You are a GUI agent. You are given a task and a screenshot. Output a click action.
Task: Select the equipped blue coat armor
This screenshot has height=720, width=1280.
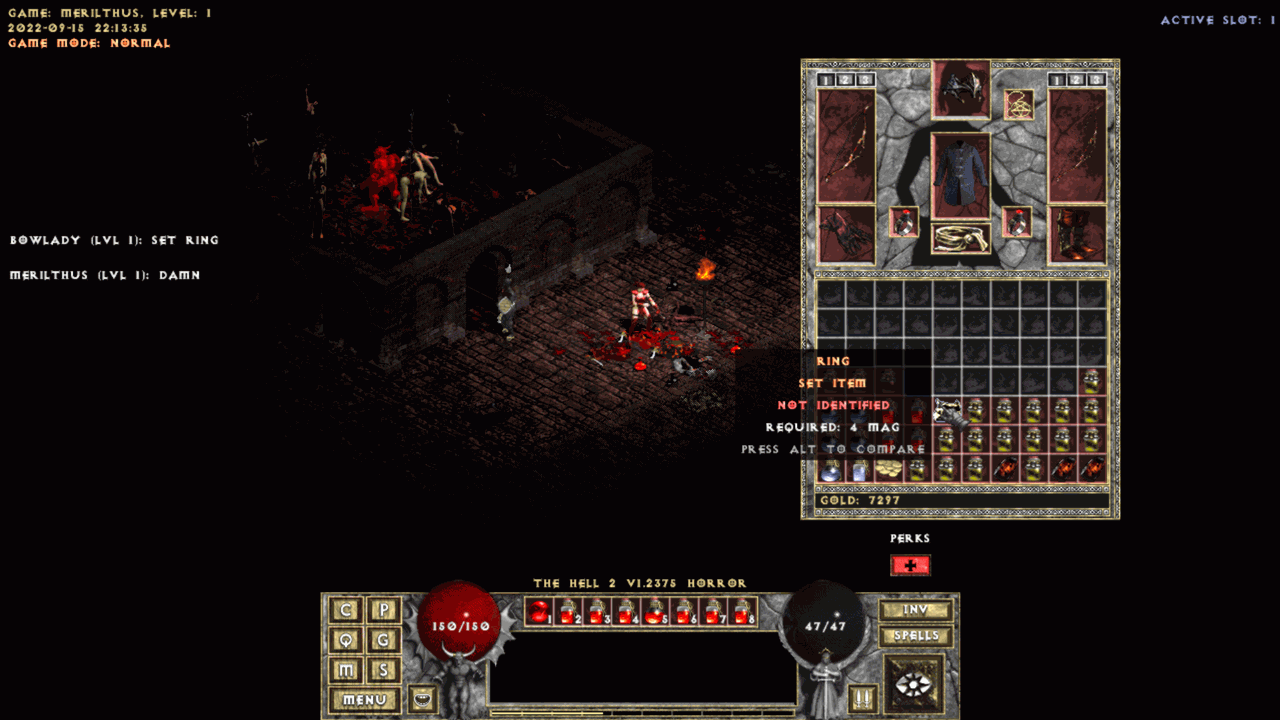[961, 175]
